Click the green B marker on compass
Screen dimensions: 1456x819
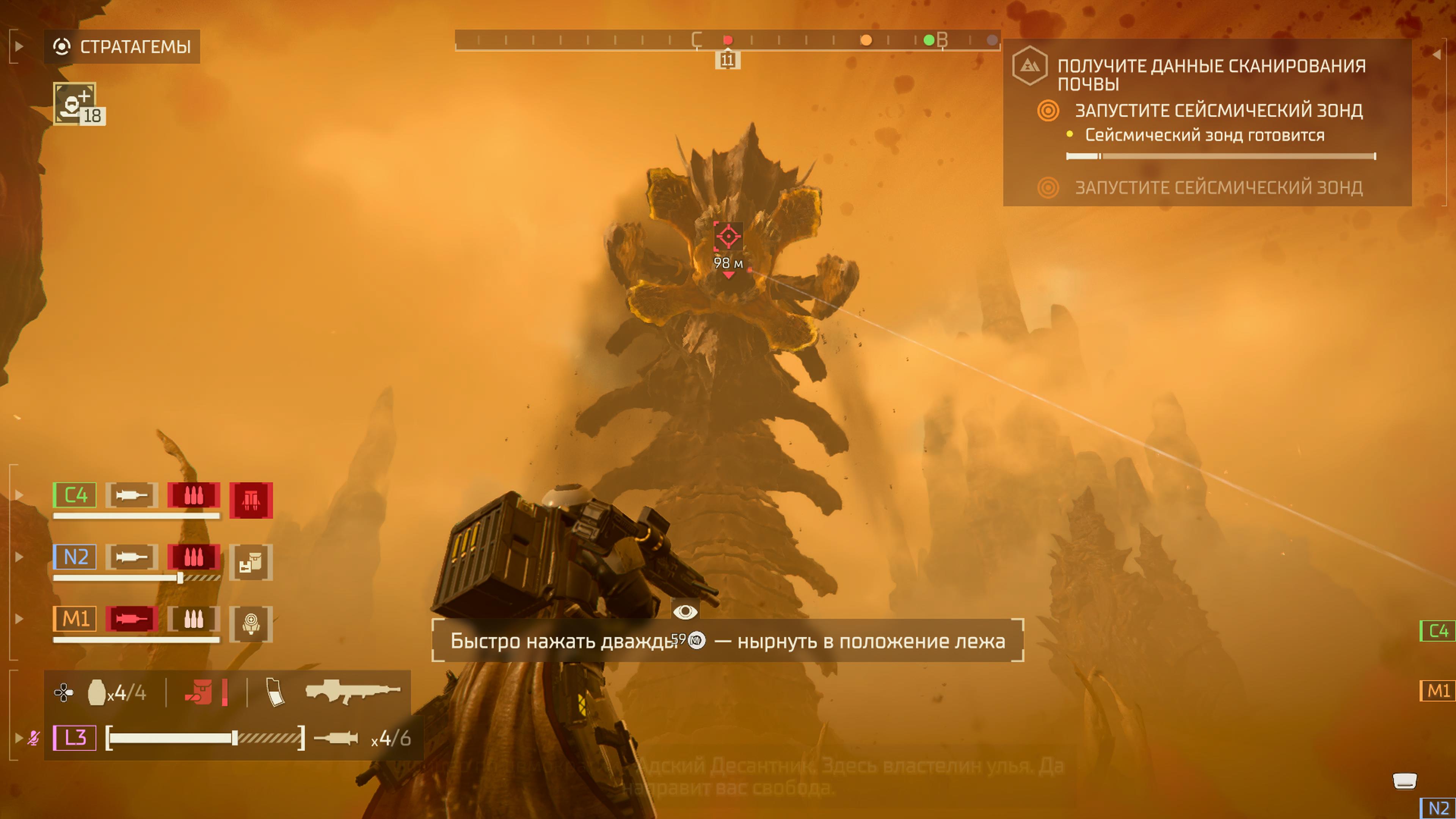pos(929,40)
